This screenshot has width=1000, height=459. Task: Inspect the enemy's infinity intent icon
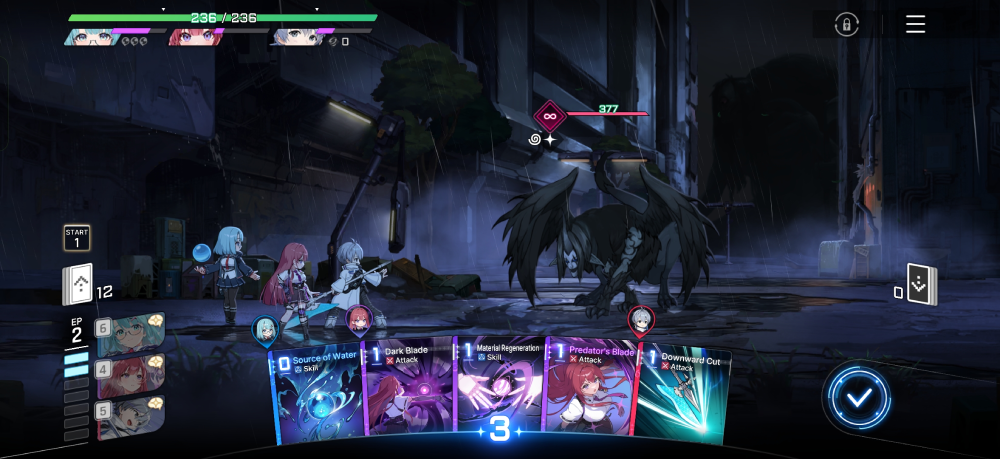(x=550, y=116)
